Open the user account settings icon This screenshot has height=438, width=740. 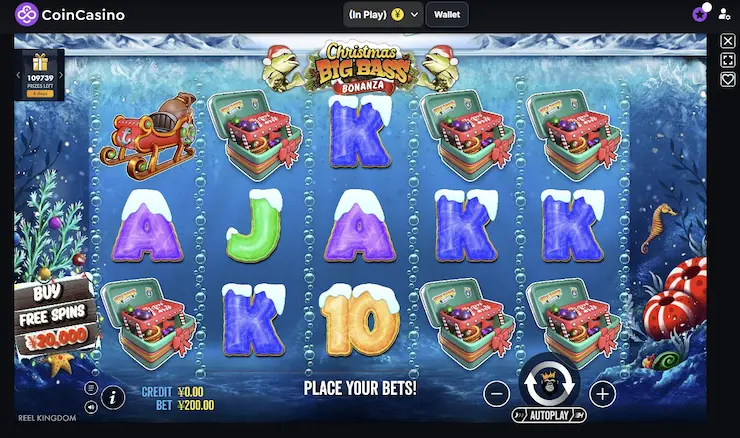point(724,15)
